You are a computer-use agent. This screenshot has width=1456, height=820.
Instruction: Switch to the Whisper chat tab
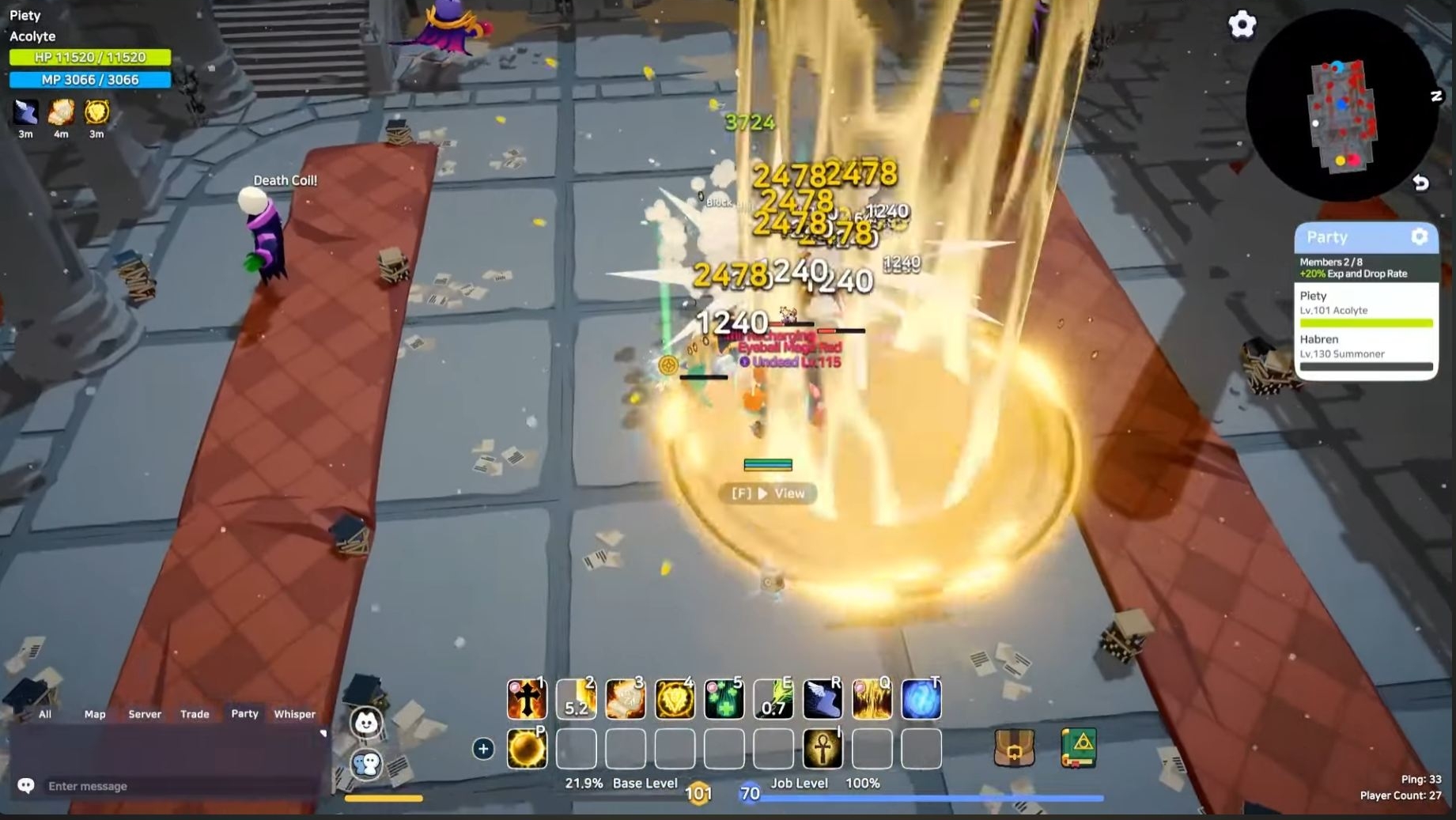coord(294,714)
